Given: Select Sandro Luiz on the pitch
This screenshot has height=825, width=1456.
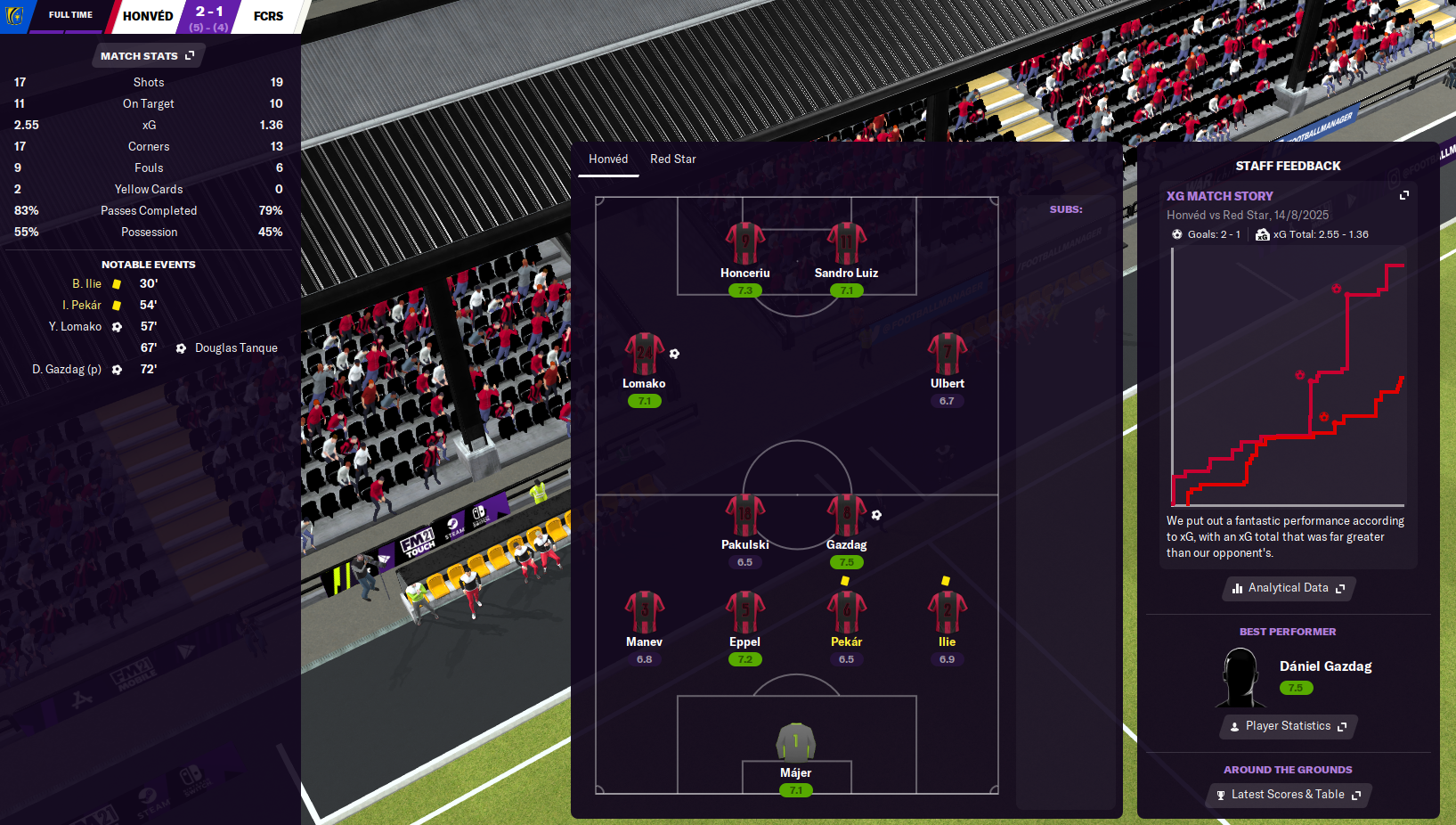Looking at the screenshot, I should point(846,245).
